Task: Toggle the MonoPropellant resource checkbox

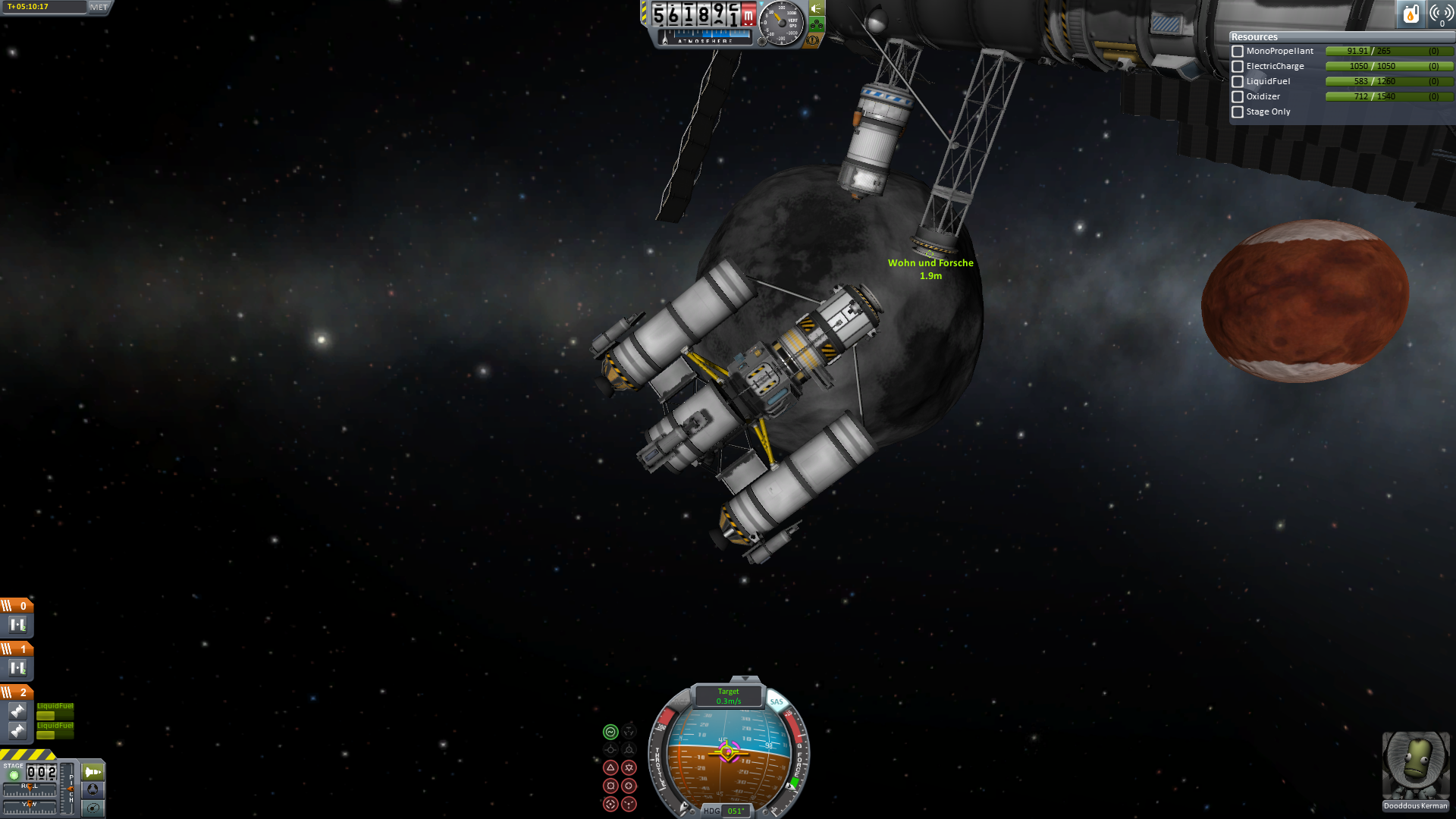Action: tap(1238, 52)
